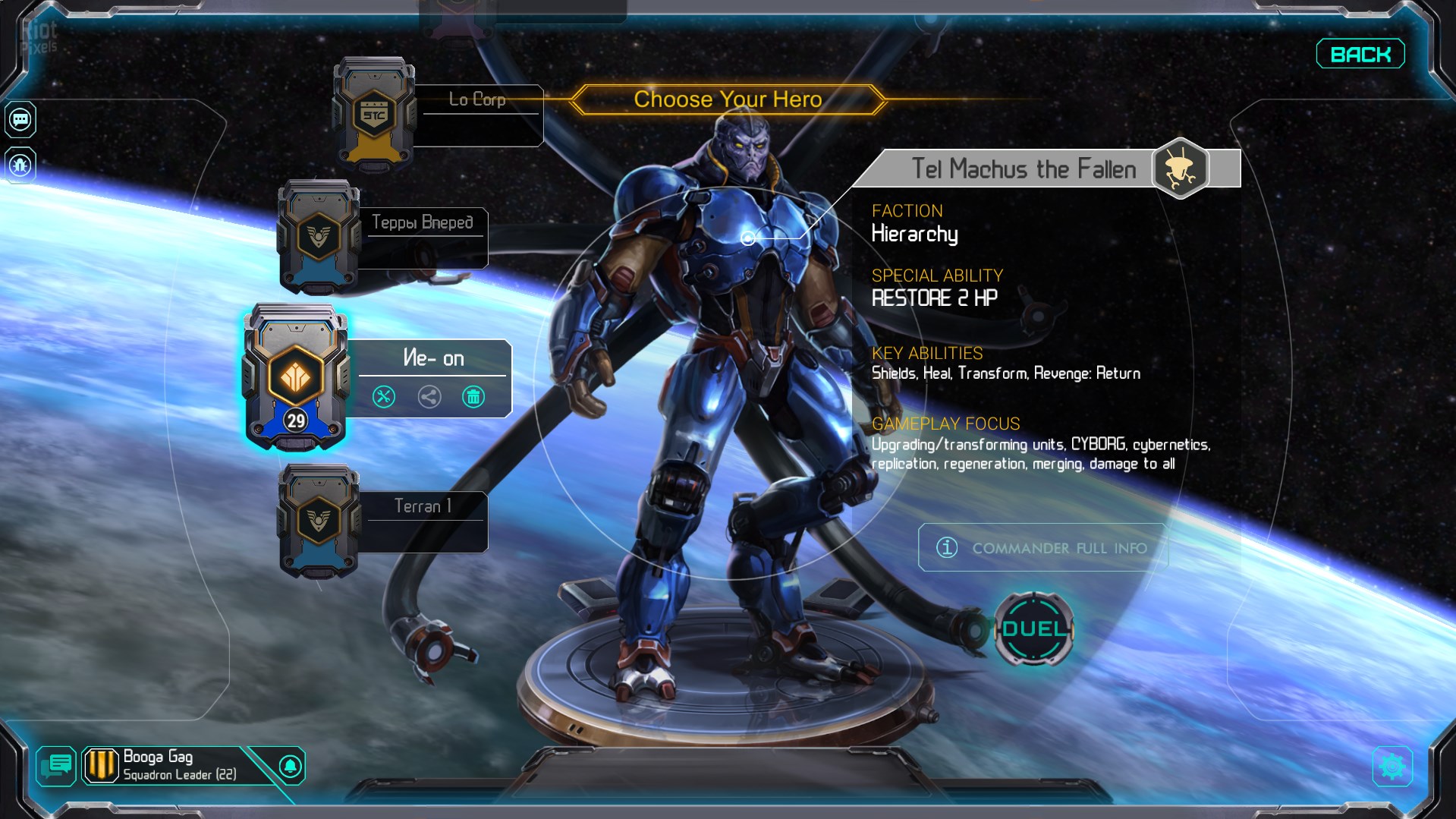Open notifications bell
Image resolution: width=1456 pixels, height=819 pixels.
[x=290, y=766]
